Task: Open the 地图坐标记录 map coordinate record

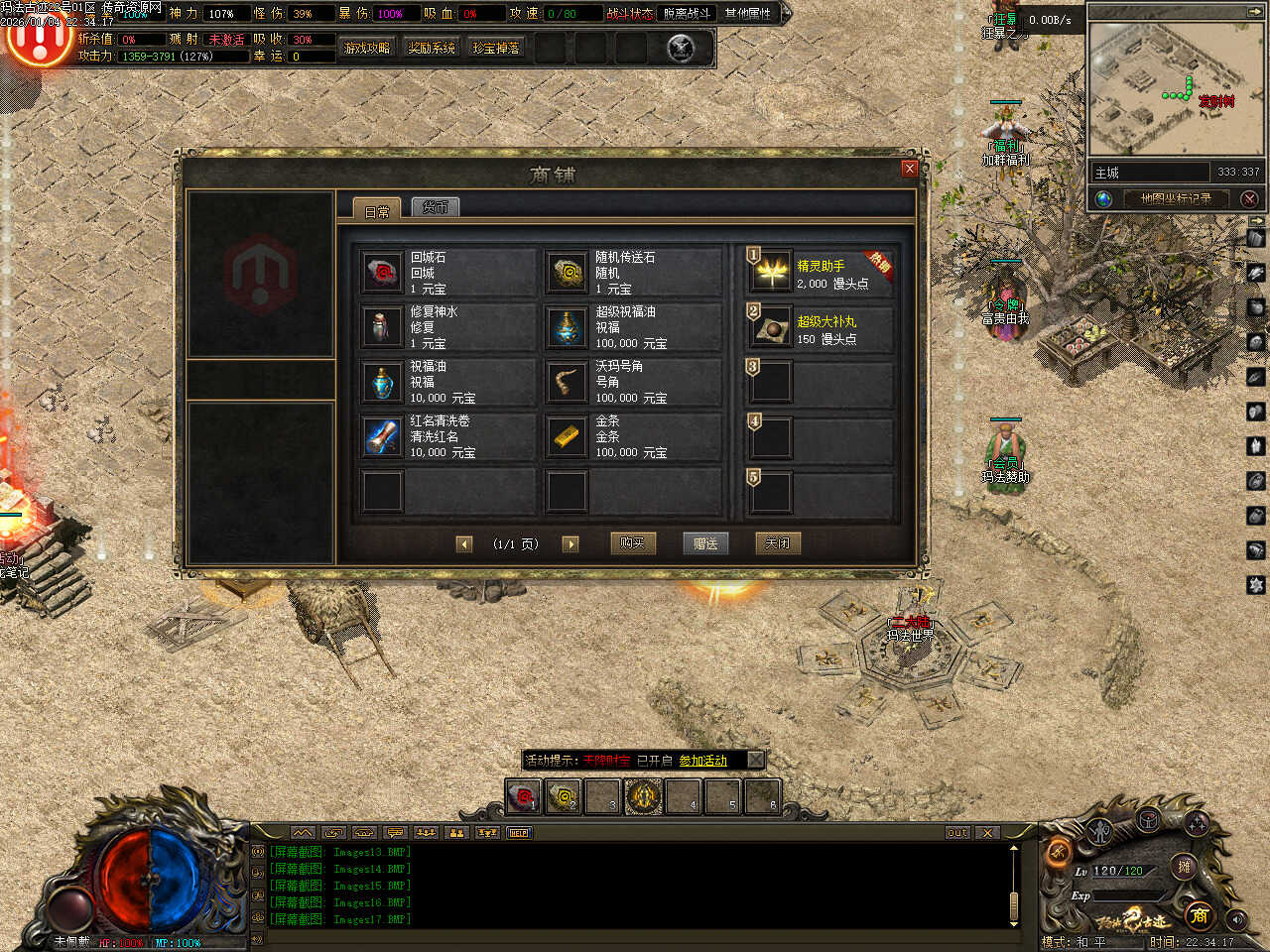Action: [x=1176, y=198]
